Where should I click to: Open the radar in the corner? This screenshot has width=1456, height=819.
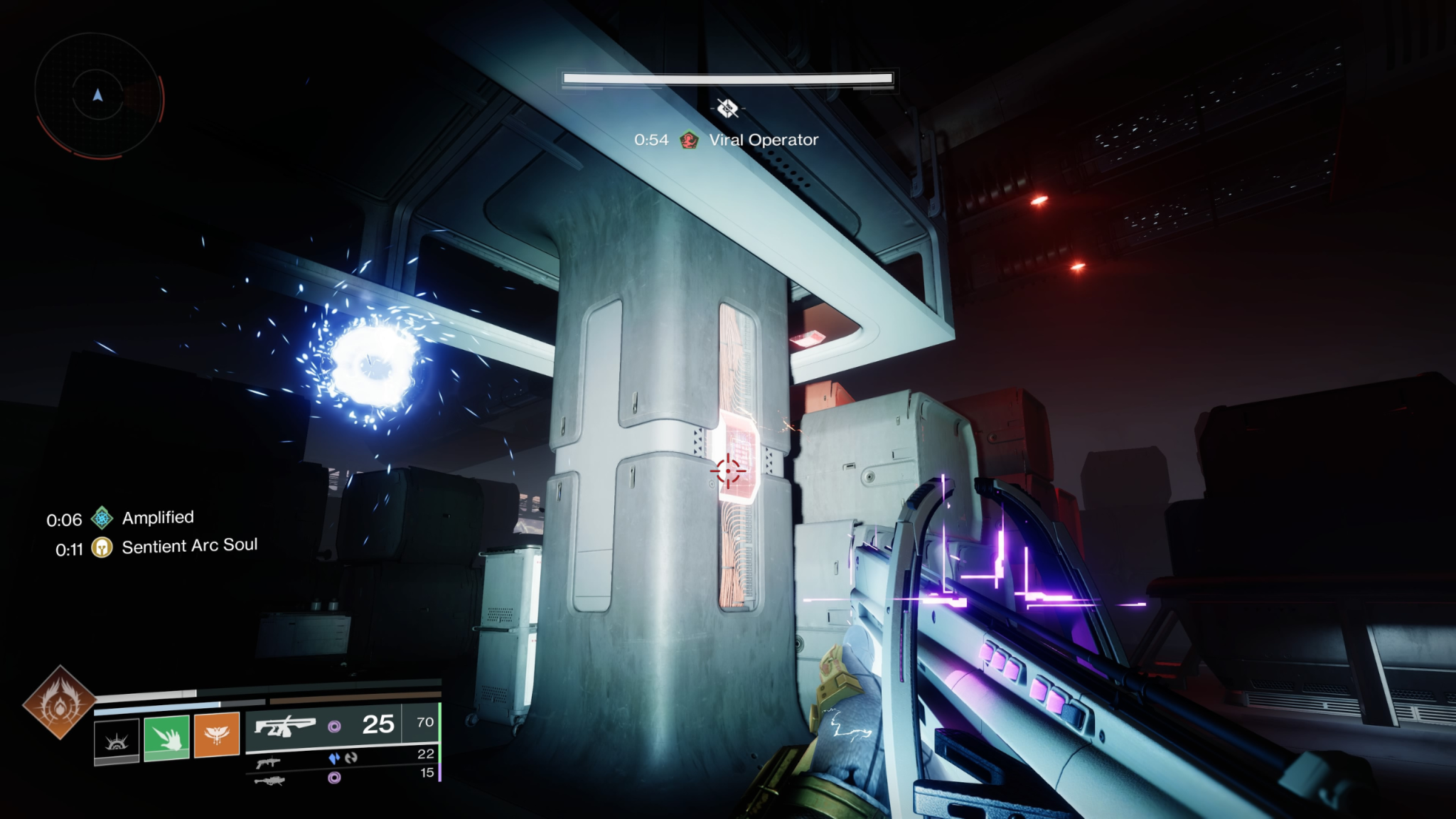tap(98, 95)
